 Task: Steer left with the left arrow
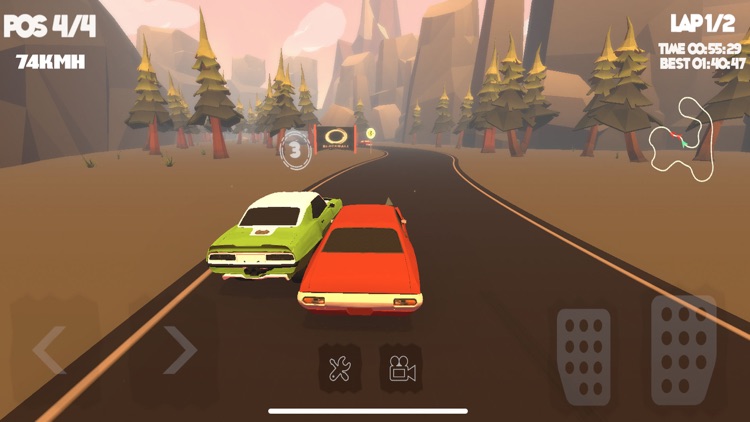(50, 350)
